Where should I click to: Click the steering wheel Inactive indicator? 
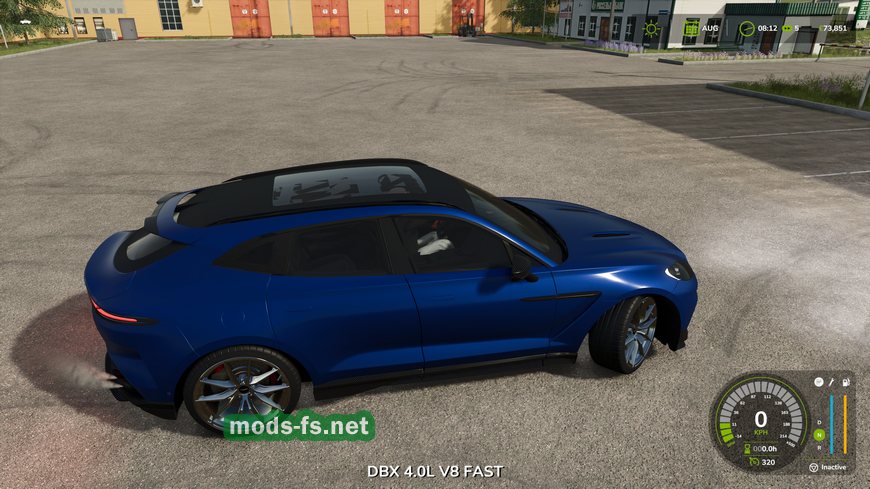click(813, 467)
